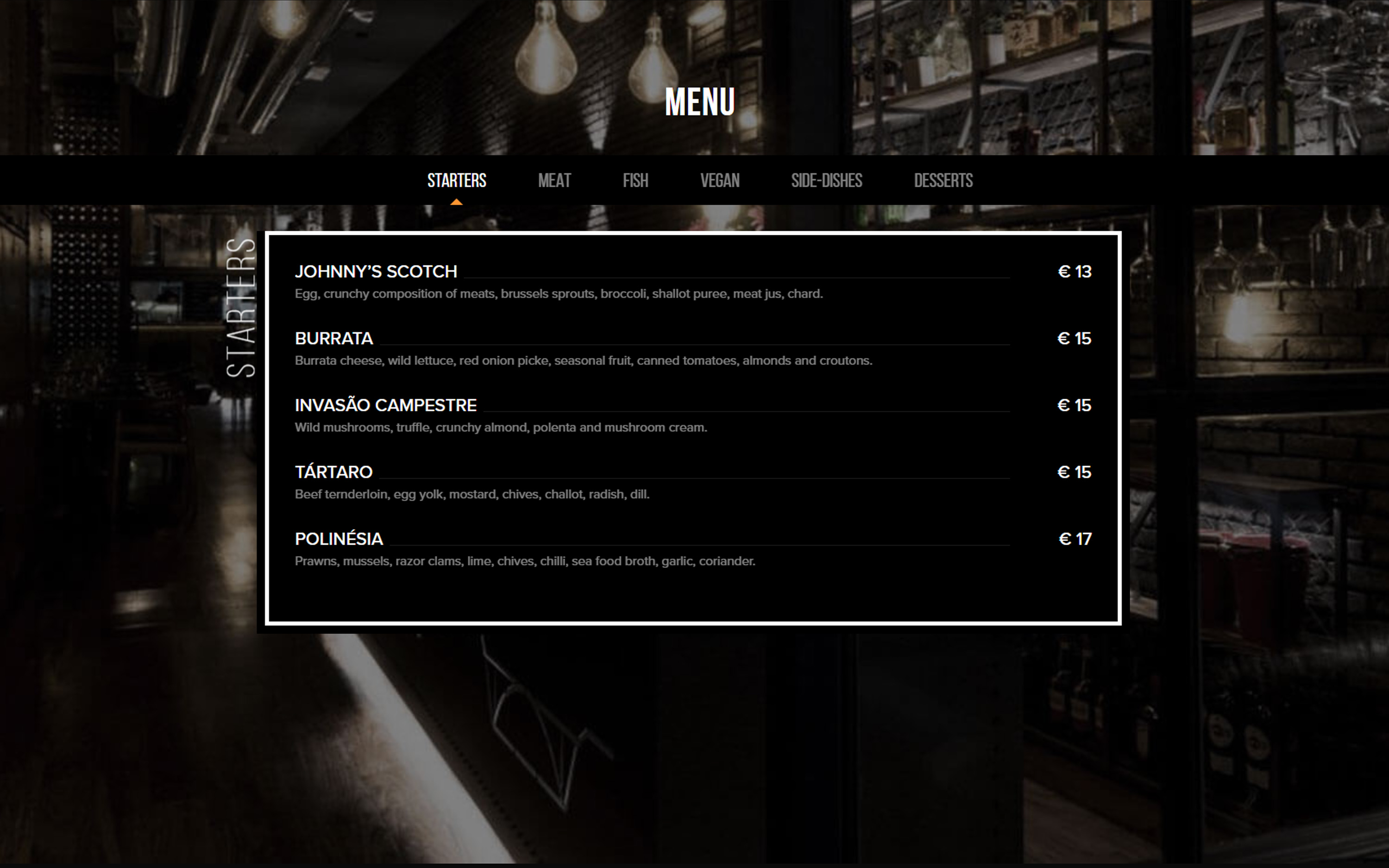
Task: Show the Vegan dishes tab
Action: click(x=719, y=181)
